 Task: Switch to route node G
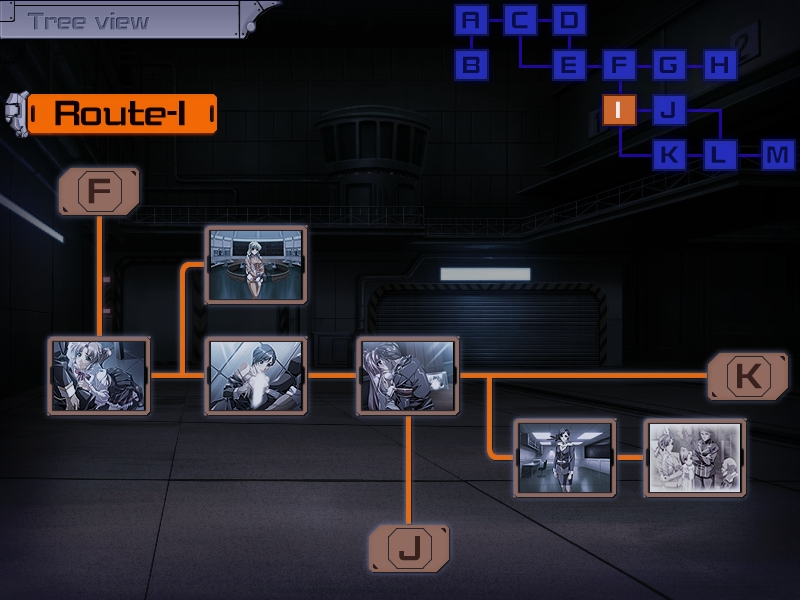(668, 66)
